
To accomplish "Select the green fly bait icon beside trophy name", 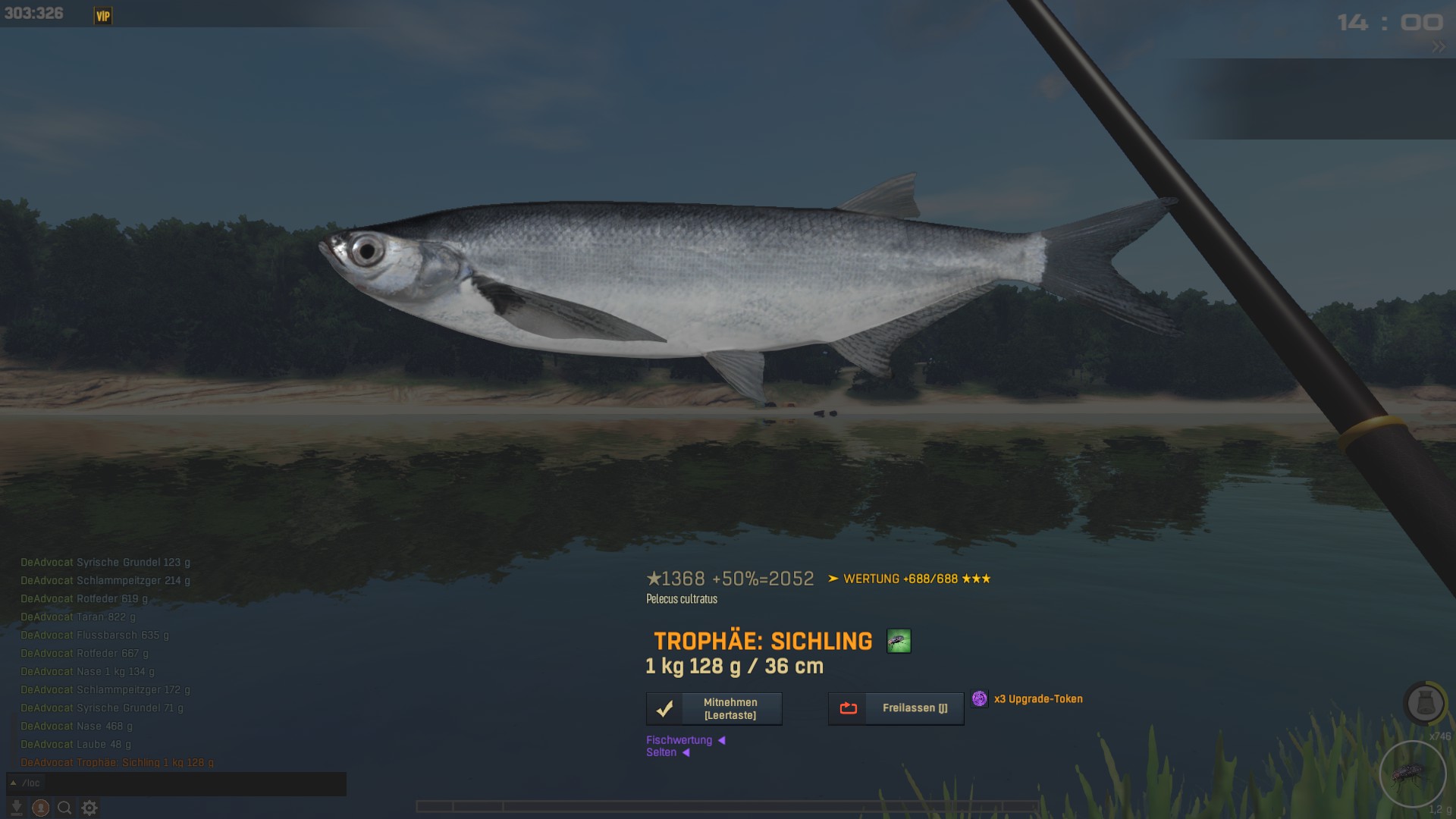I will point(899,642).
